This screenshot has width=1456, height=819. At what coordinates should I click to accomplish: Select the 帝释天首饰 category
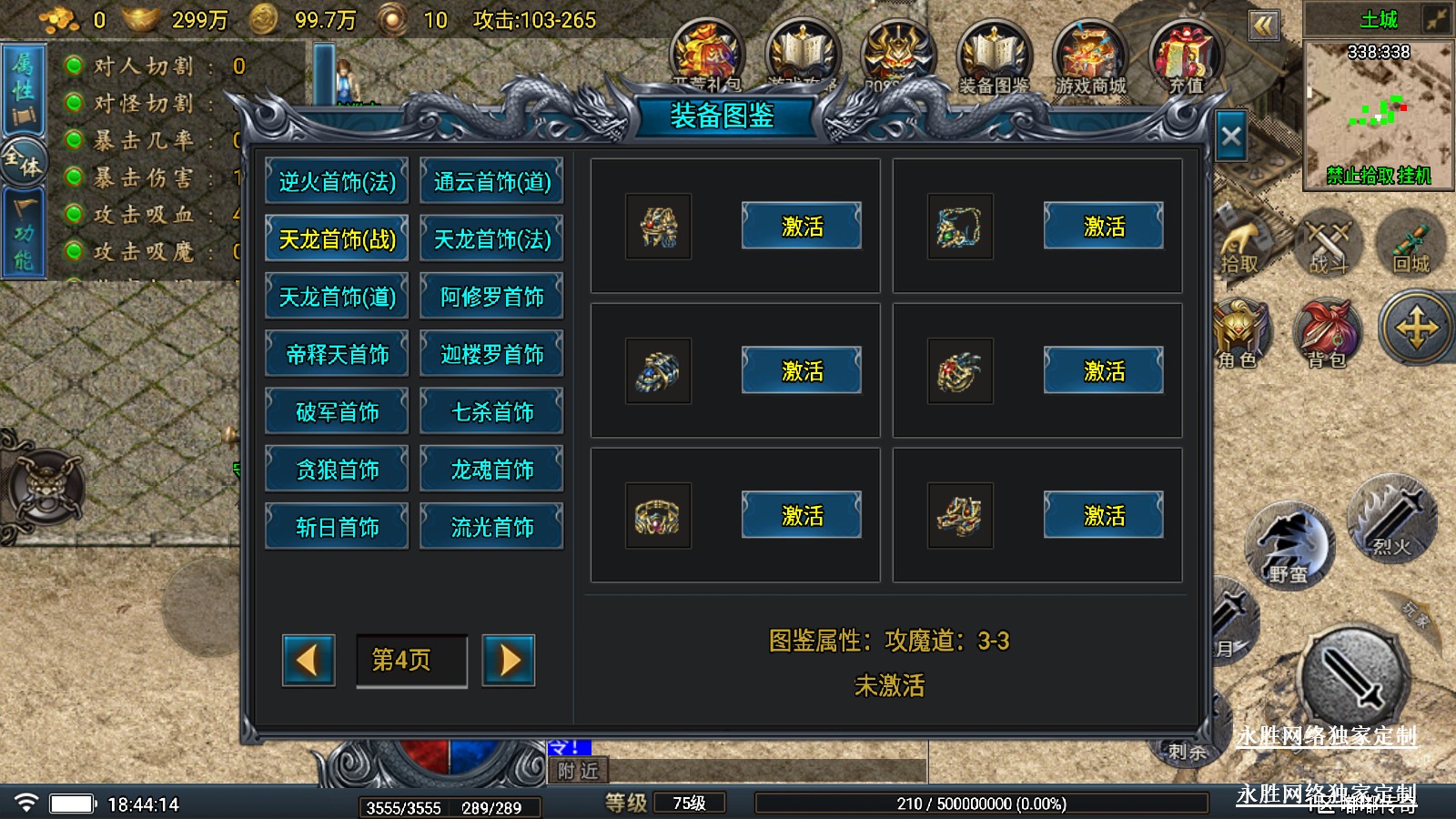tap(337, 354)
